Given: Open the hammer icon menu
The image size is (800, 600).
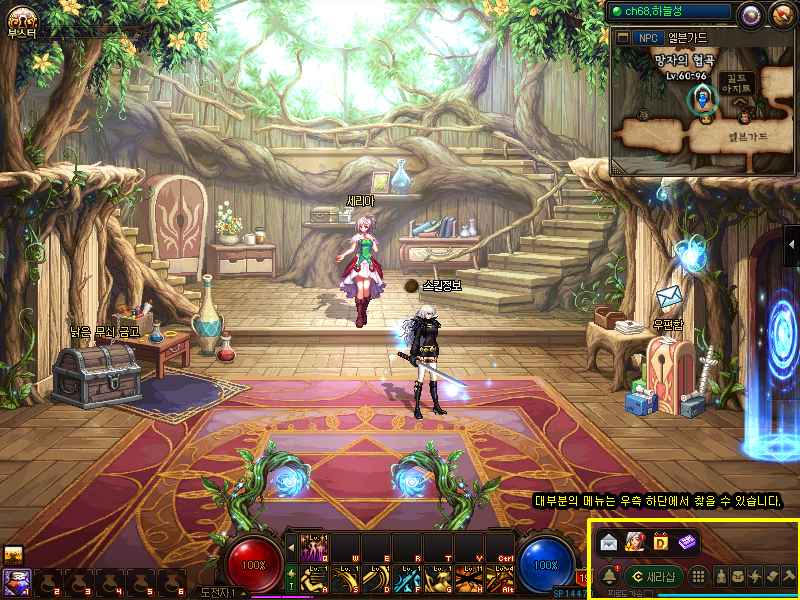Looking at the screenshot, I should (x=789, y=576).
